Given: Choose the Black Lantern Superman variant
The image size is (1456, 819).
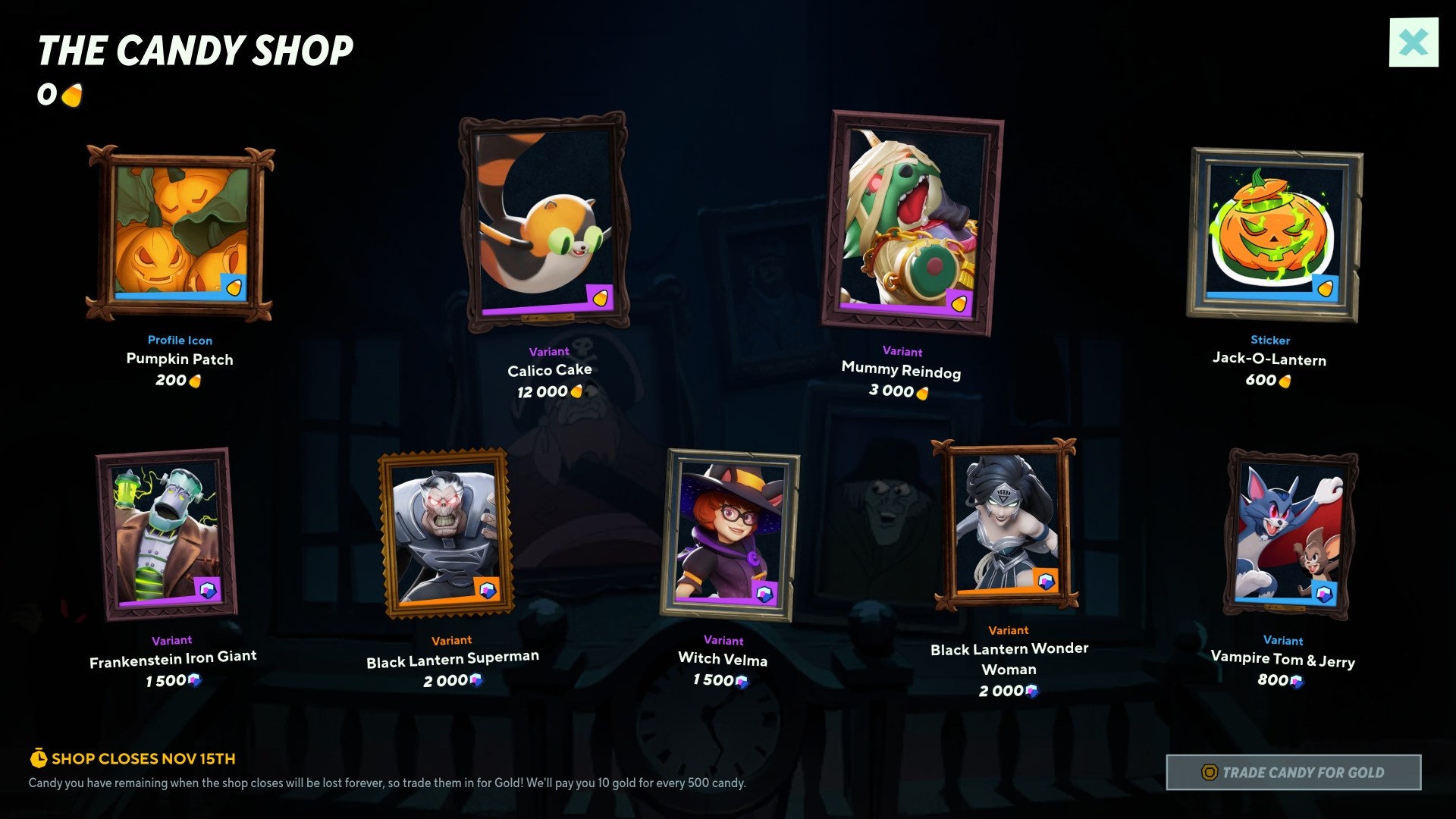Looking at the screenshot, I should point(446,533).
